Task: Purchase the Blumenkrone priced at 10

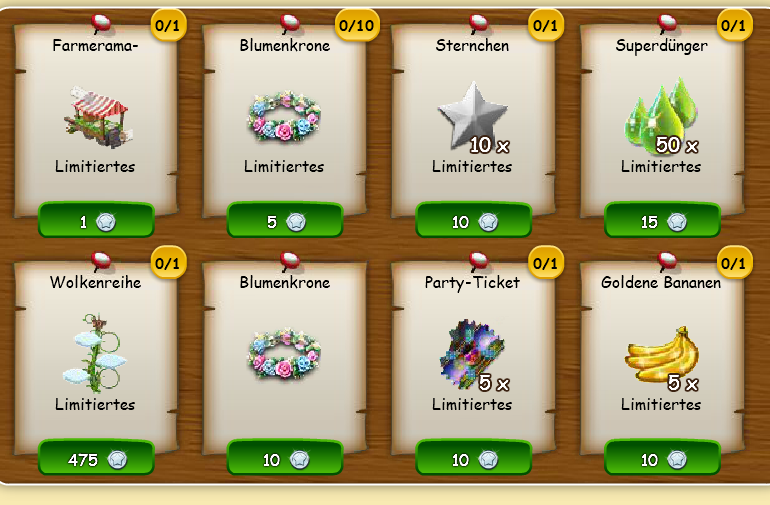Action: coord(285,459)
